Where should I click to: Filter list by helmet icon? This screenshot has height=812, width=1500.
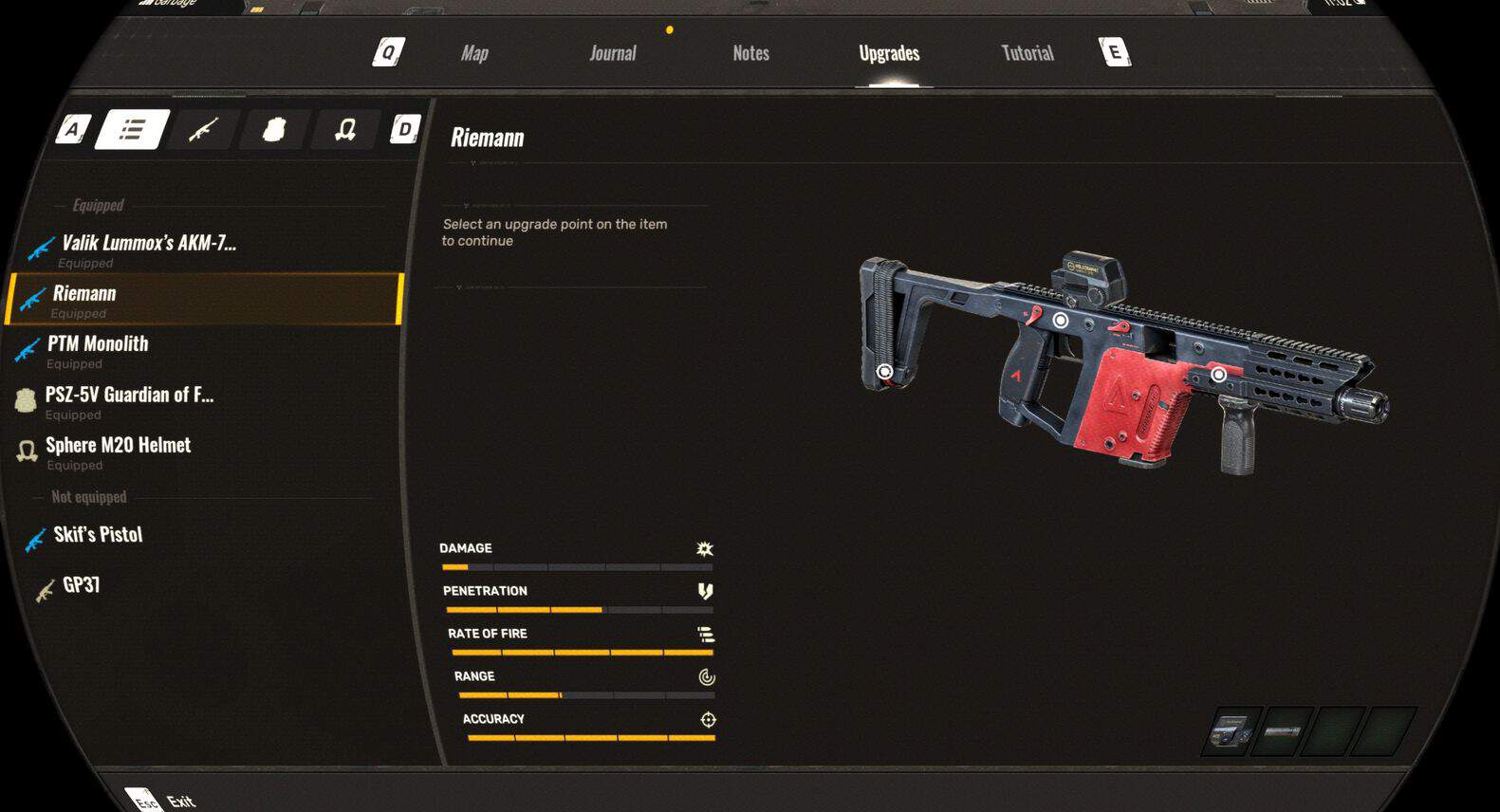(344, 129)
